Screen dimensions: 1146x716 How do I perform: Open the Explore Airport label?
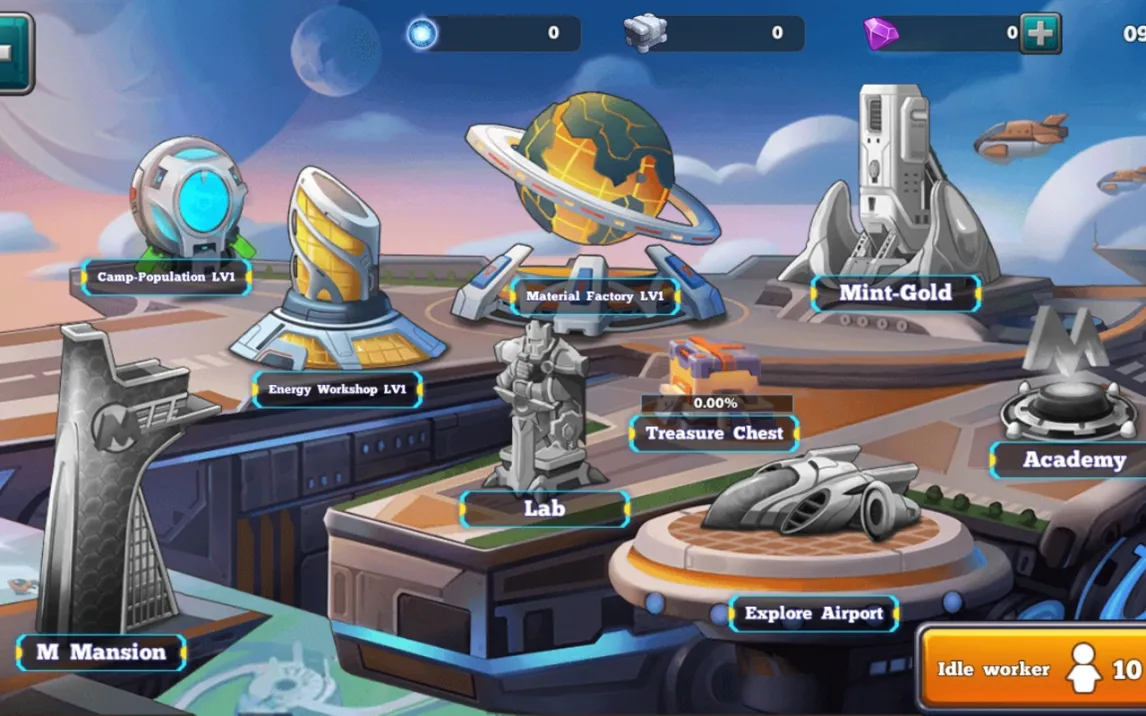[813, 613]
